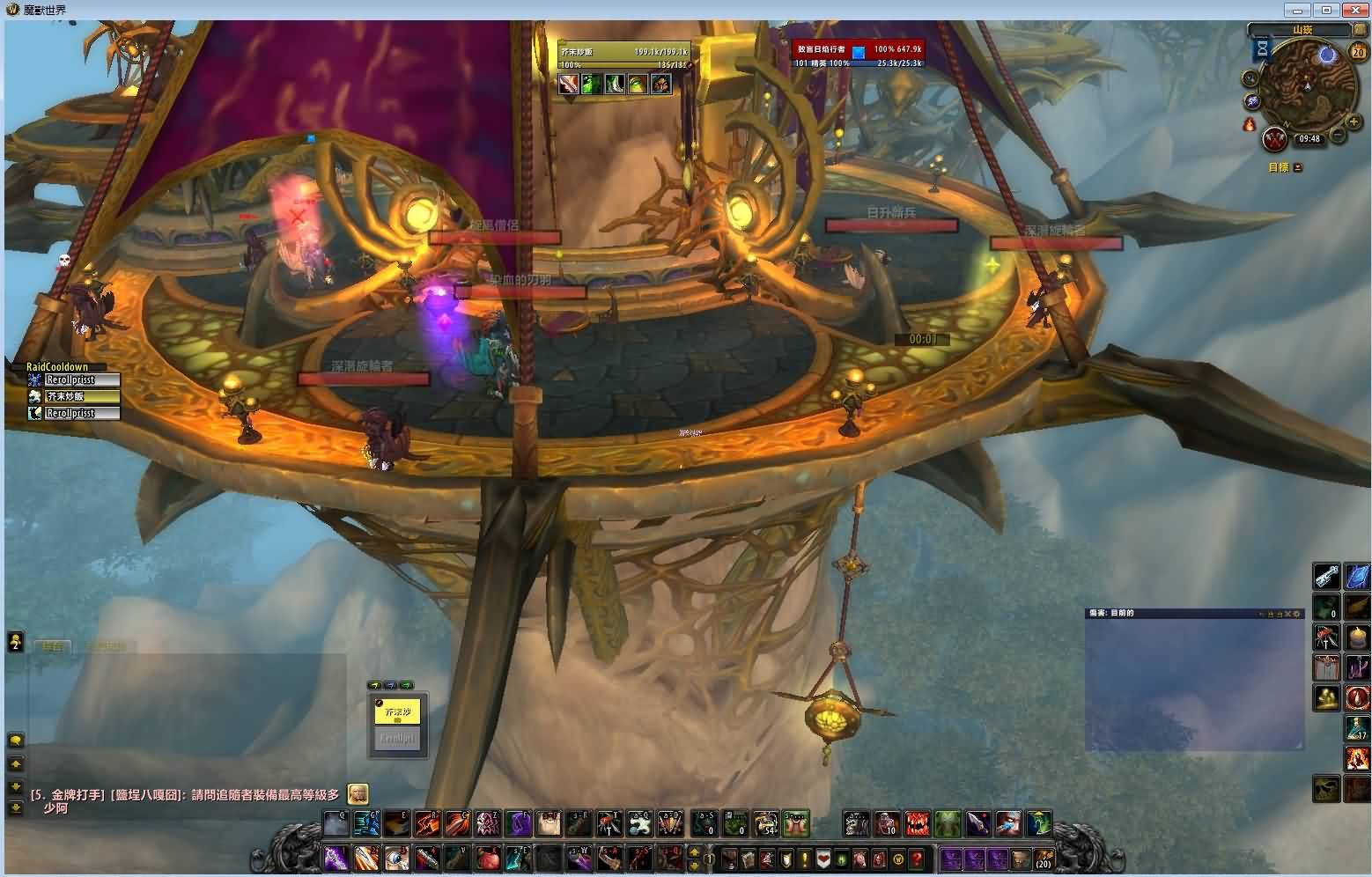Open the chat speech-bubble menu button
The width and height of the screenshot is (1372, 877).
[x=15, y=740]
